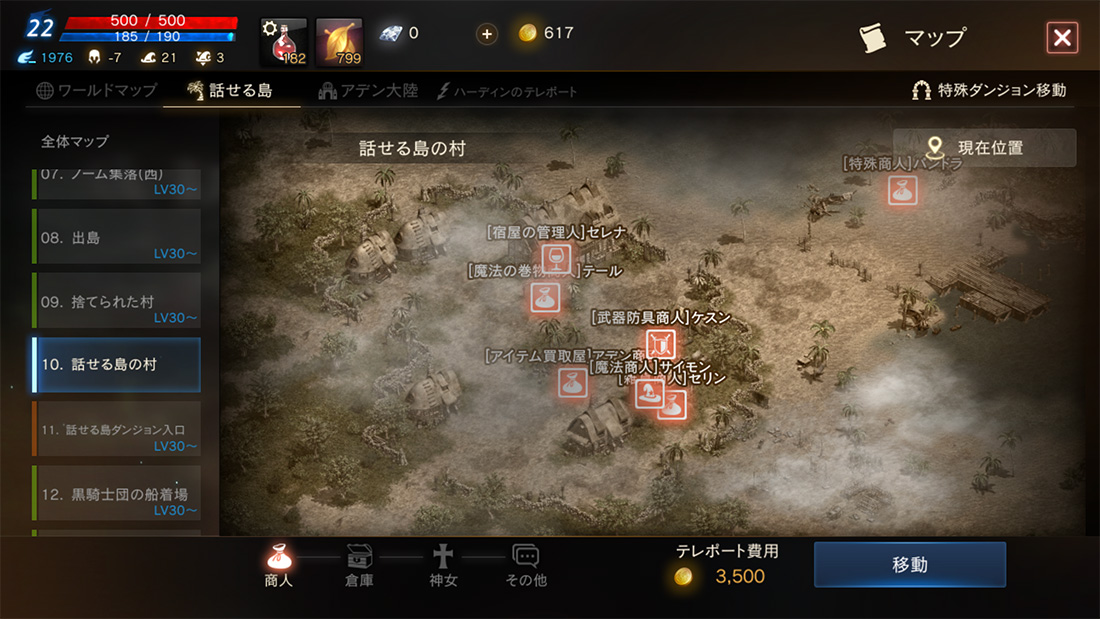Choose 11. 話せる島ダンジョン入口 entry
The height and width of the screenshot is (619, 1100).
point(116,429)
